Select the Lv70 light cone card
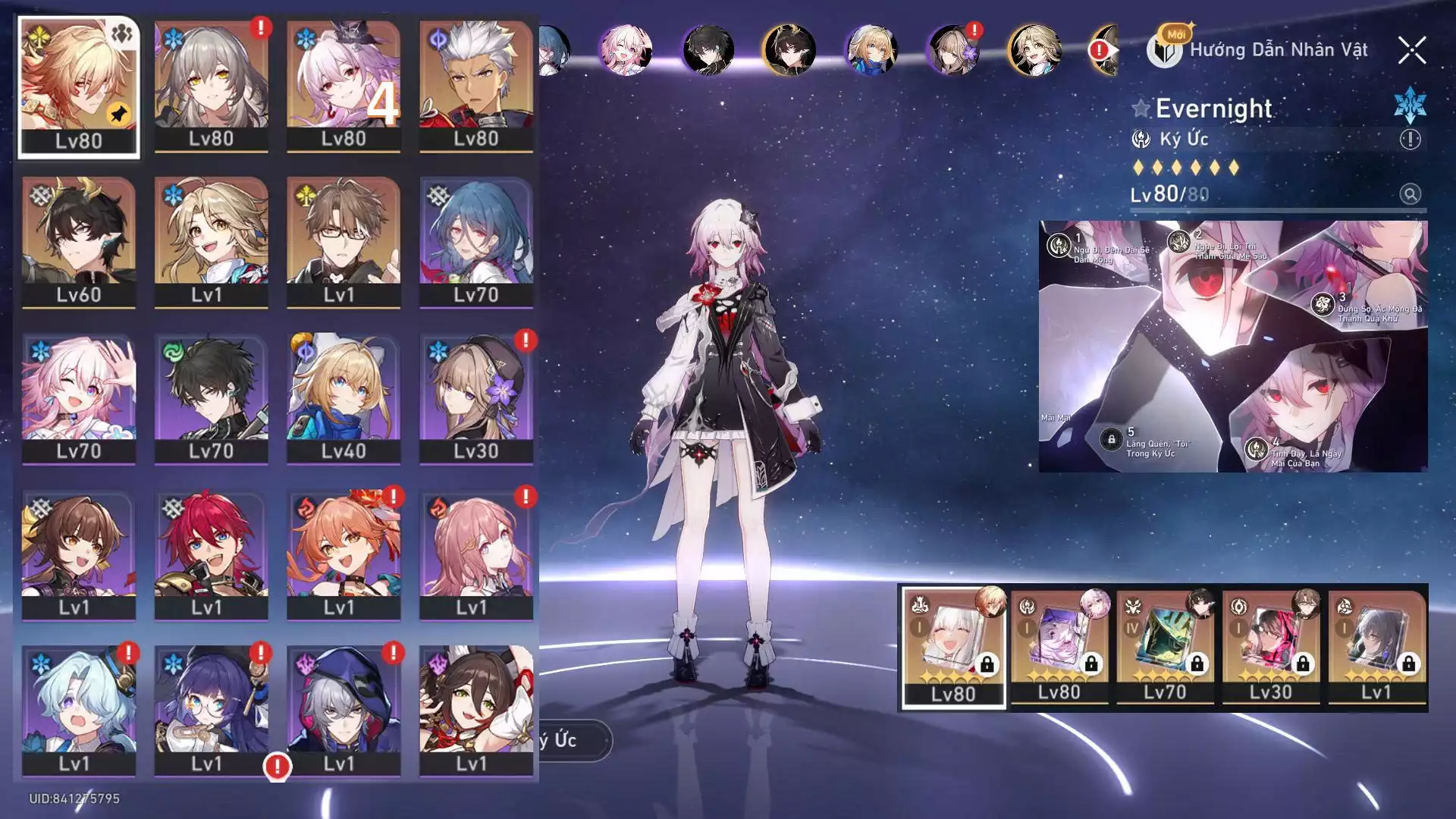 (x=1165, y=647)
